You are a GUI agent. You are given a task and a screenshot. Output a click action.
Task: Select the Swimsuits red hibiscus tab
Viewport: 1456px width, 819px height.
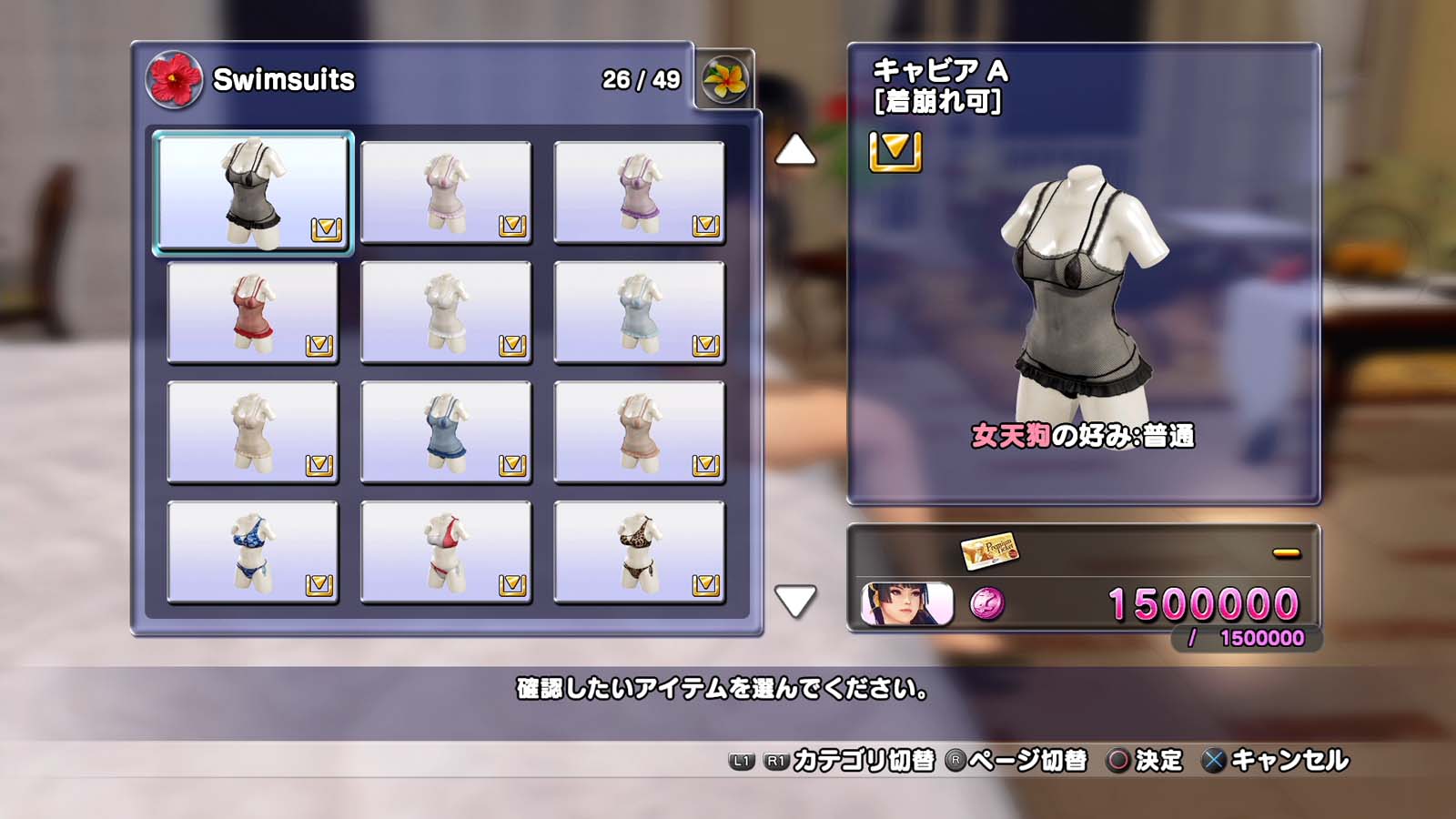point(174,79)
